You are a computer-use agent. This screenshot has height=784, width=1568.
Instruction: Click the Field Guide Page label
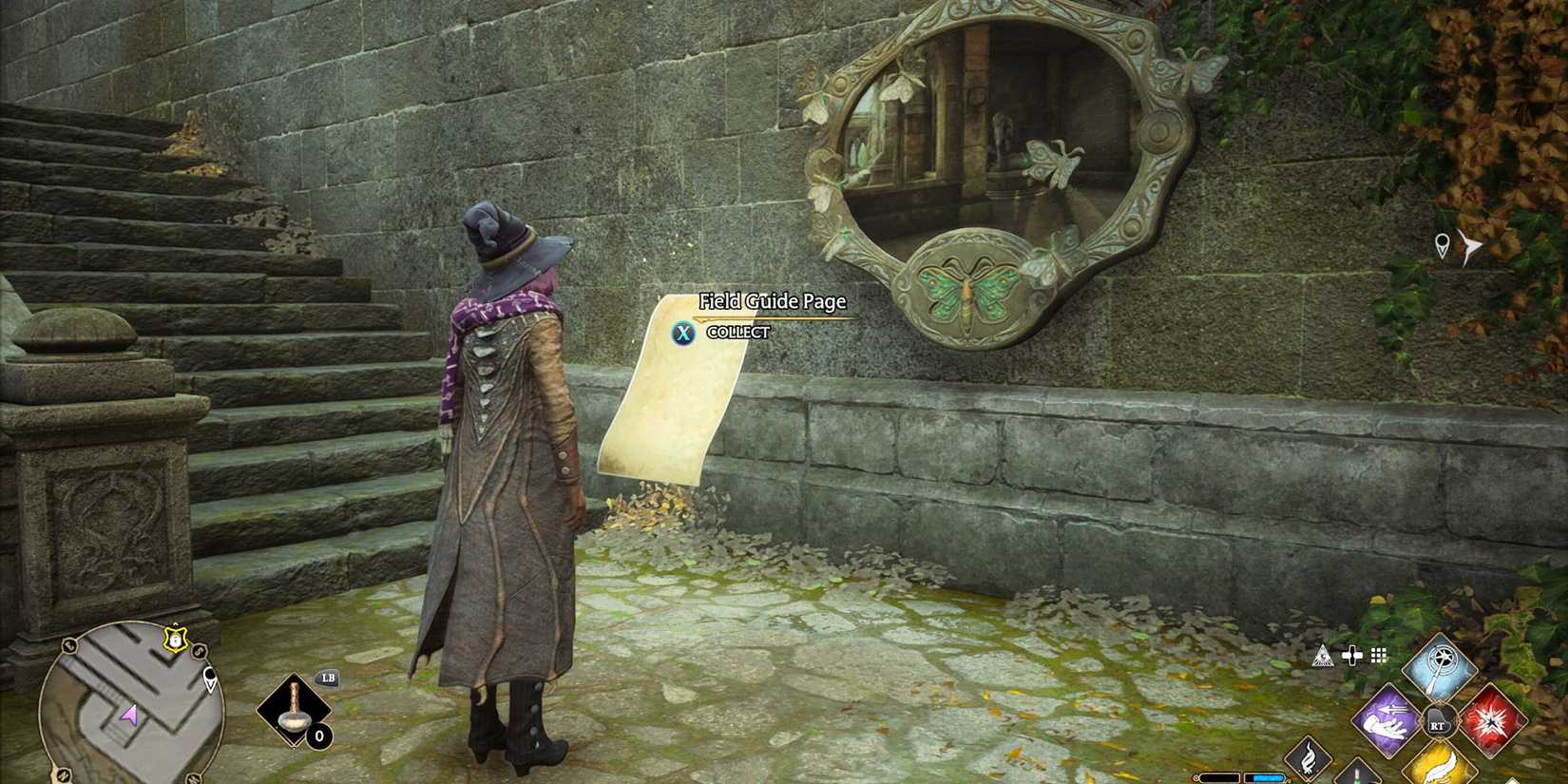pos(772,300)
